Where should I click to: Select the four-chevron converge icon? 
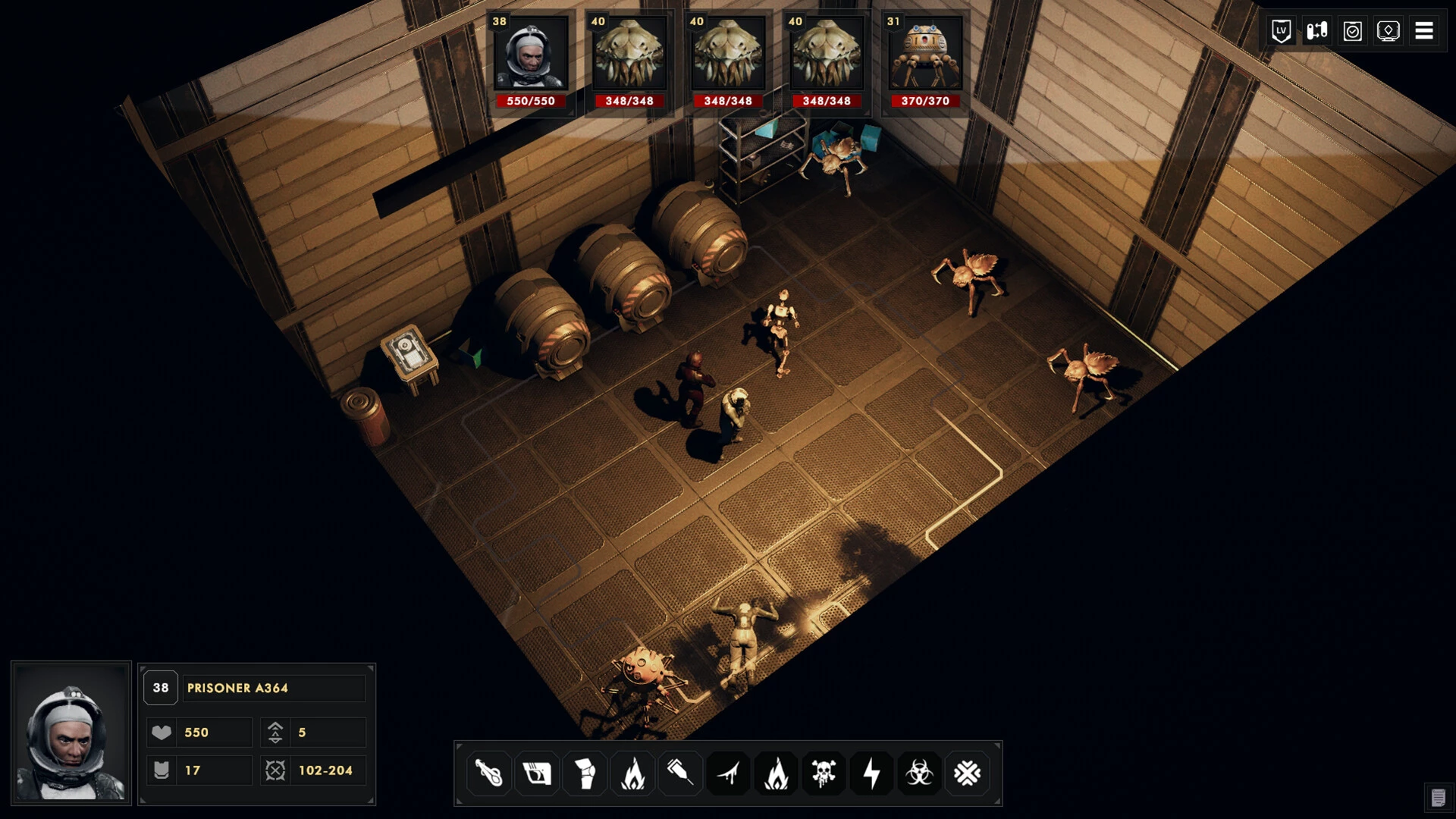tap(967, 773)
